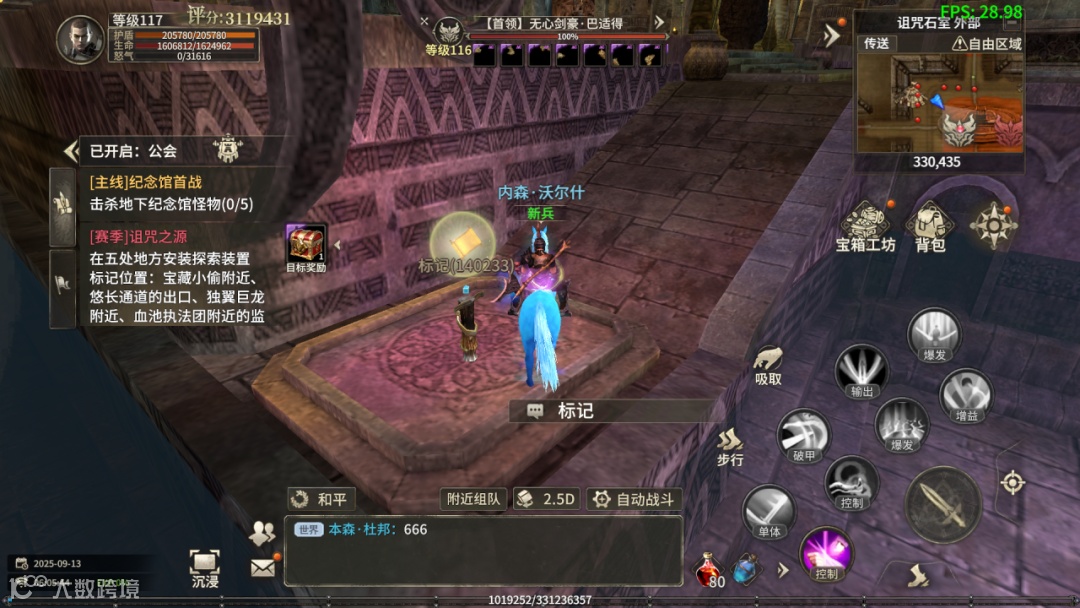Activate the 单体 single-target skill

(768, 511)
